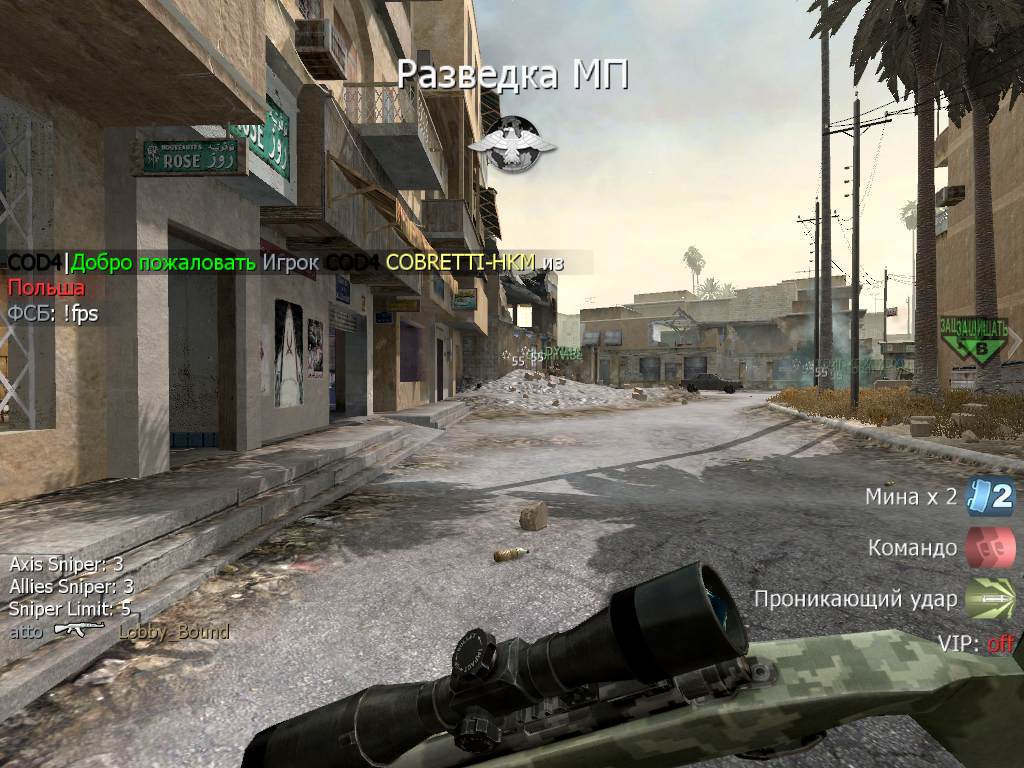Click the rifle icon in the kill feed
Image resolution: width=1024 pixels, height=768 pixels.
pyautogui.click(x=79, y=630)
